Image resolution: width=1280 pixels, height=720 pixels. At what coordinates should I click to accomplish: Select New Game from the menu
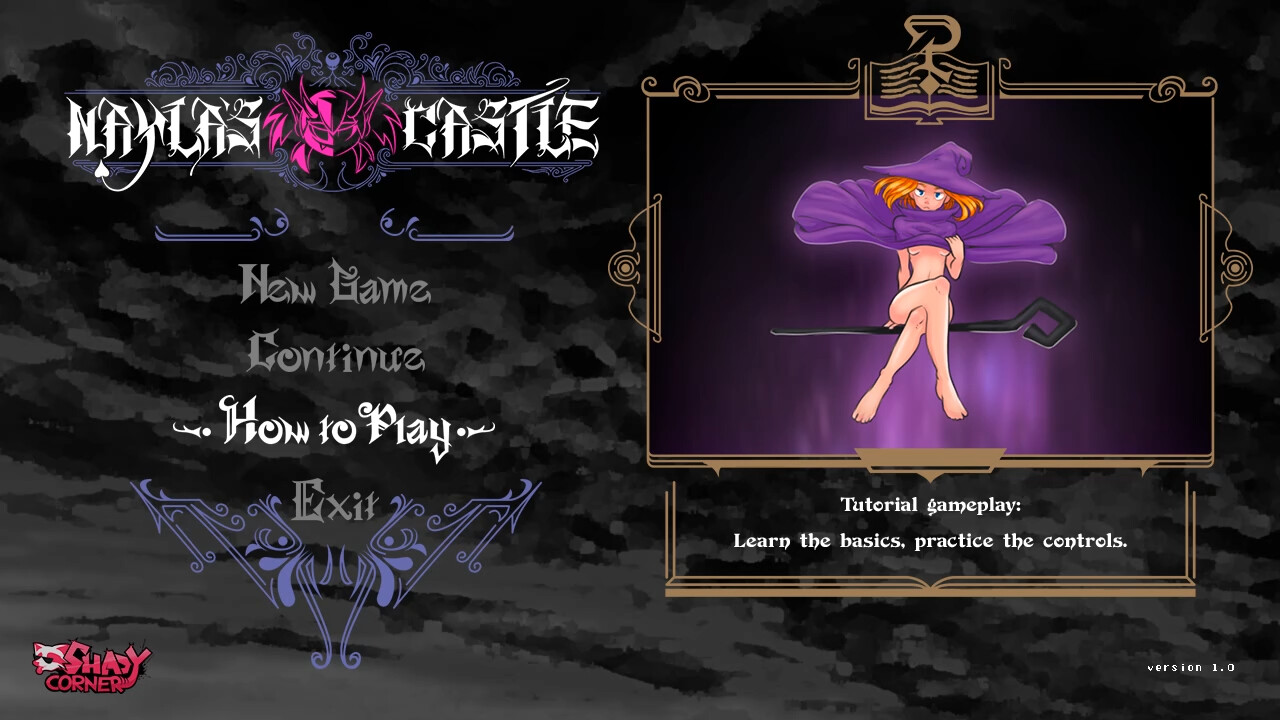(x=336, y=288)
